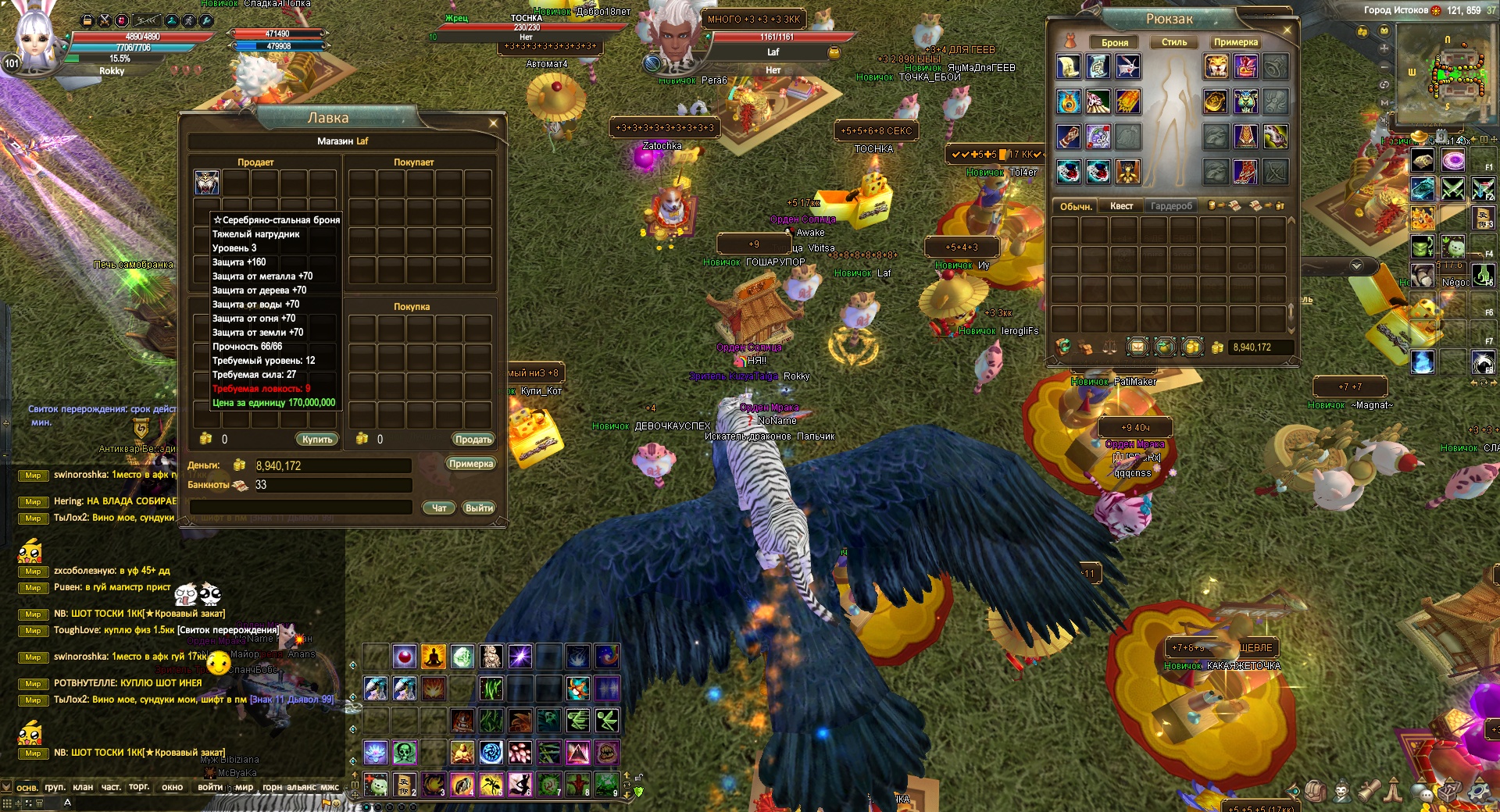Show the Квест inventory tab
Image resolution: width=1500 pixels, height=812 pixels.
[x=1121, y=206]
